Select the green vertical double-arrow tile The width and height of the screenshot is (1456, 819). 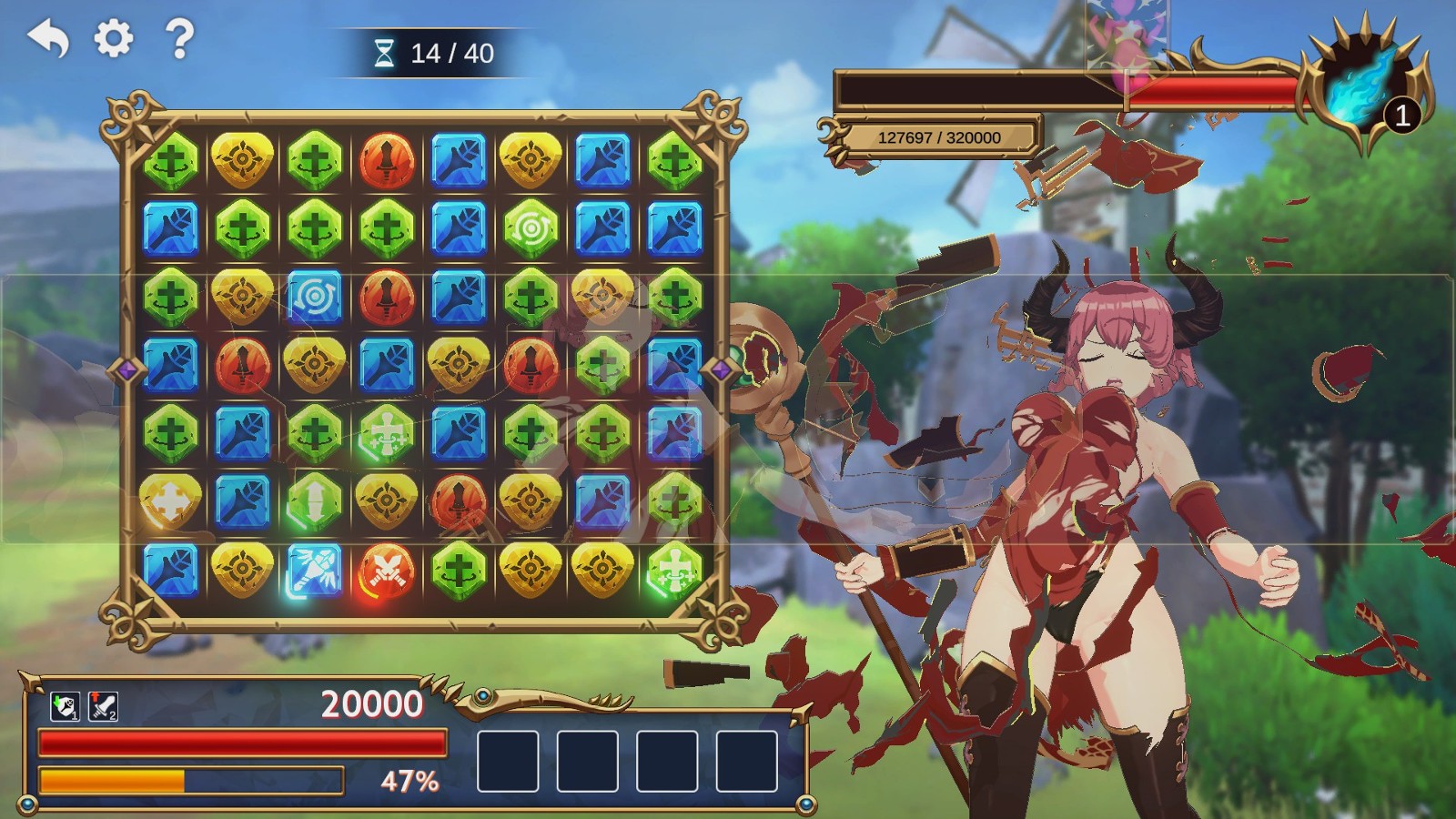click(314, 501)
